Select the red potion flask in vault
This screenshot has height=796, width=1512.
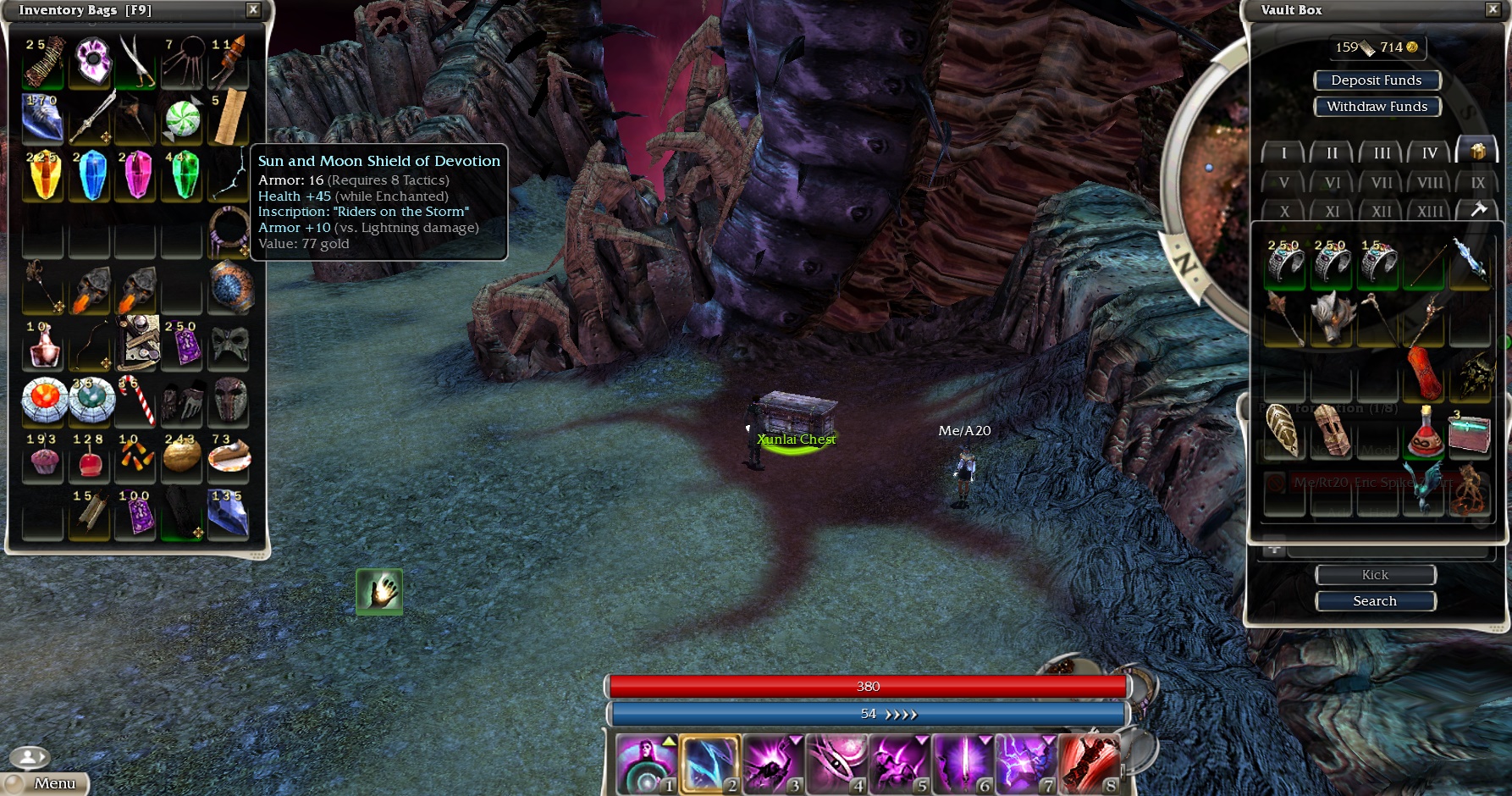(1425, 432)
